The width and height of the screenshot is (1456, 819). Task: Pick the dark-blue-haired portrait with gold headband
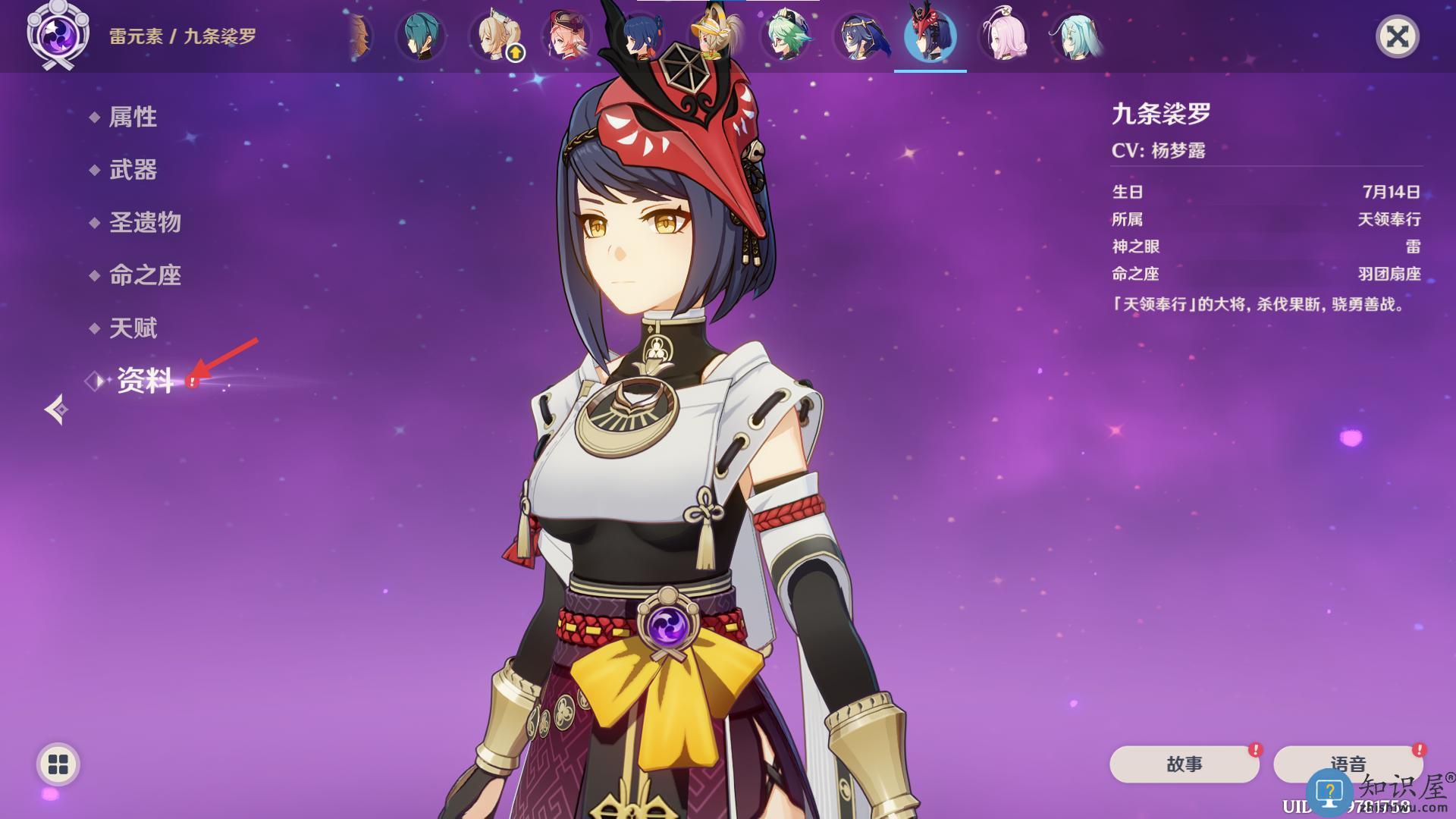(858, 36)
